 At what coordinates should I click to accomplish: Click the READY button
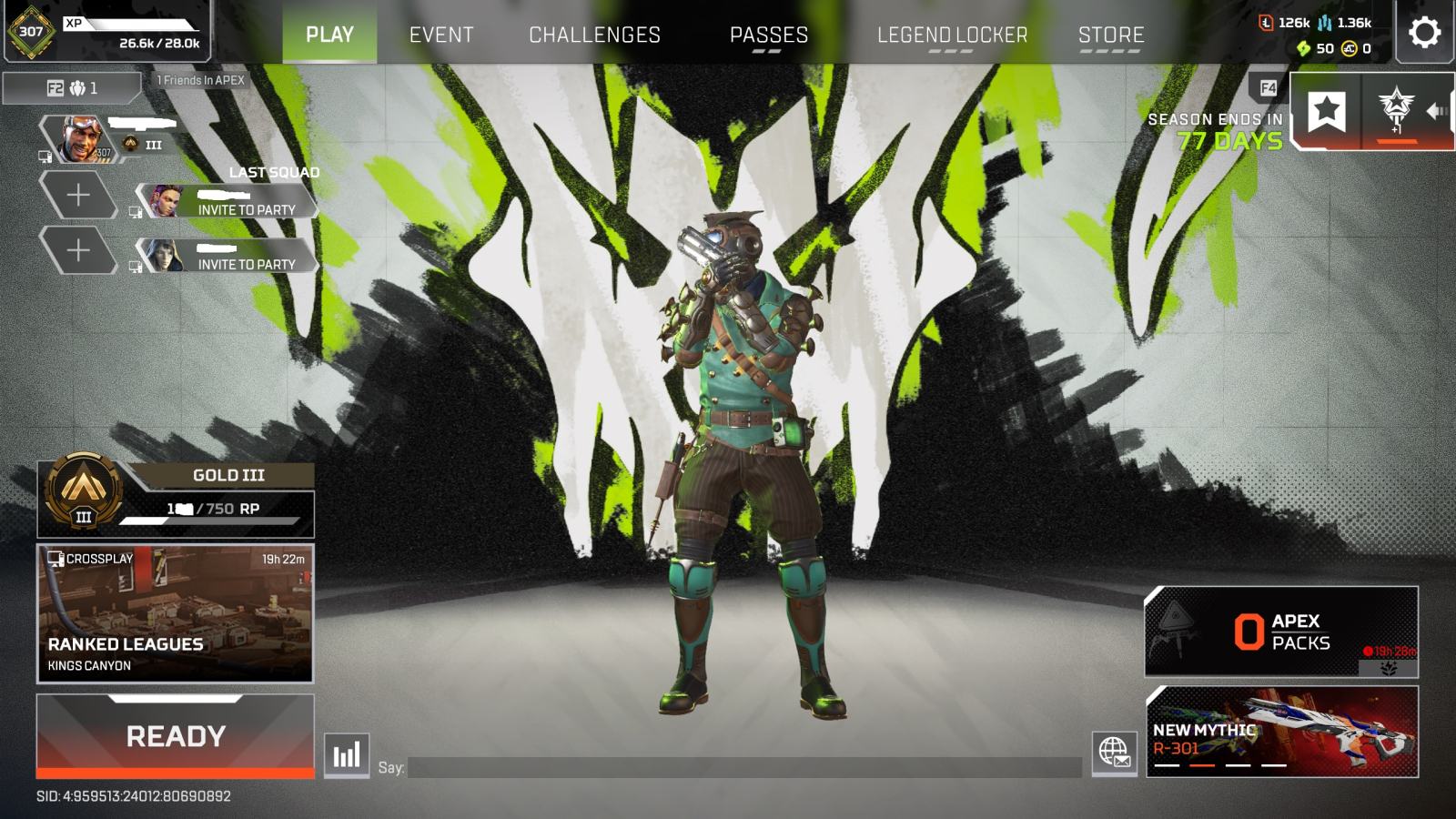pyautogui.click(x=173, y=735)
